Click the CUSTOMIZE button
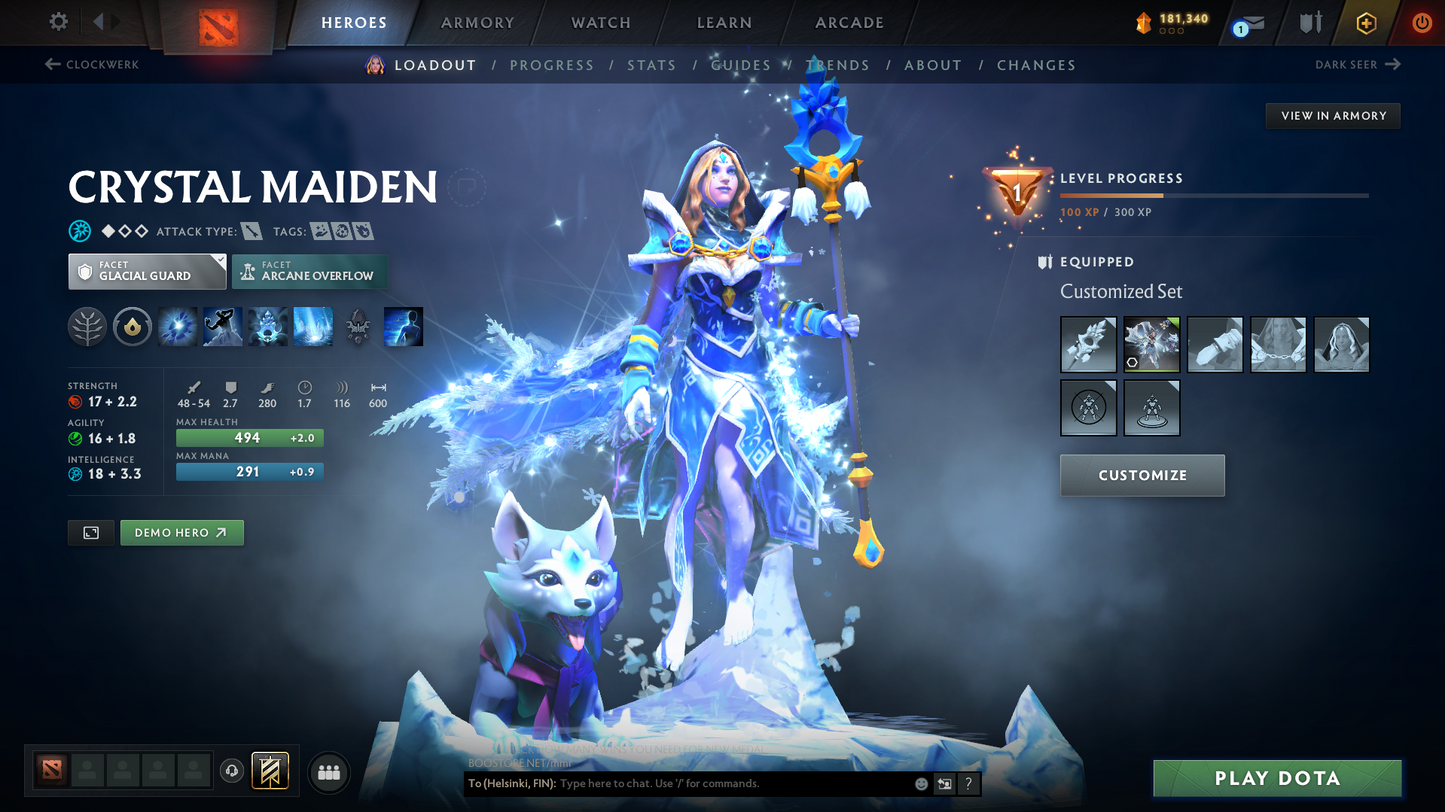This screenshot has width=1445, height=812. [x=1142, y=475]
